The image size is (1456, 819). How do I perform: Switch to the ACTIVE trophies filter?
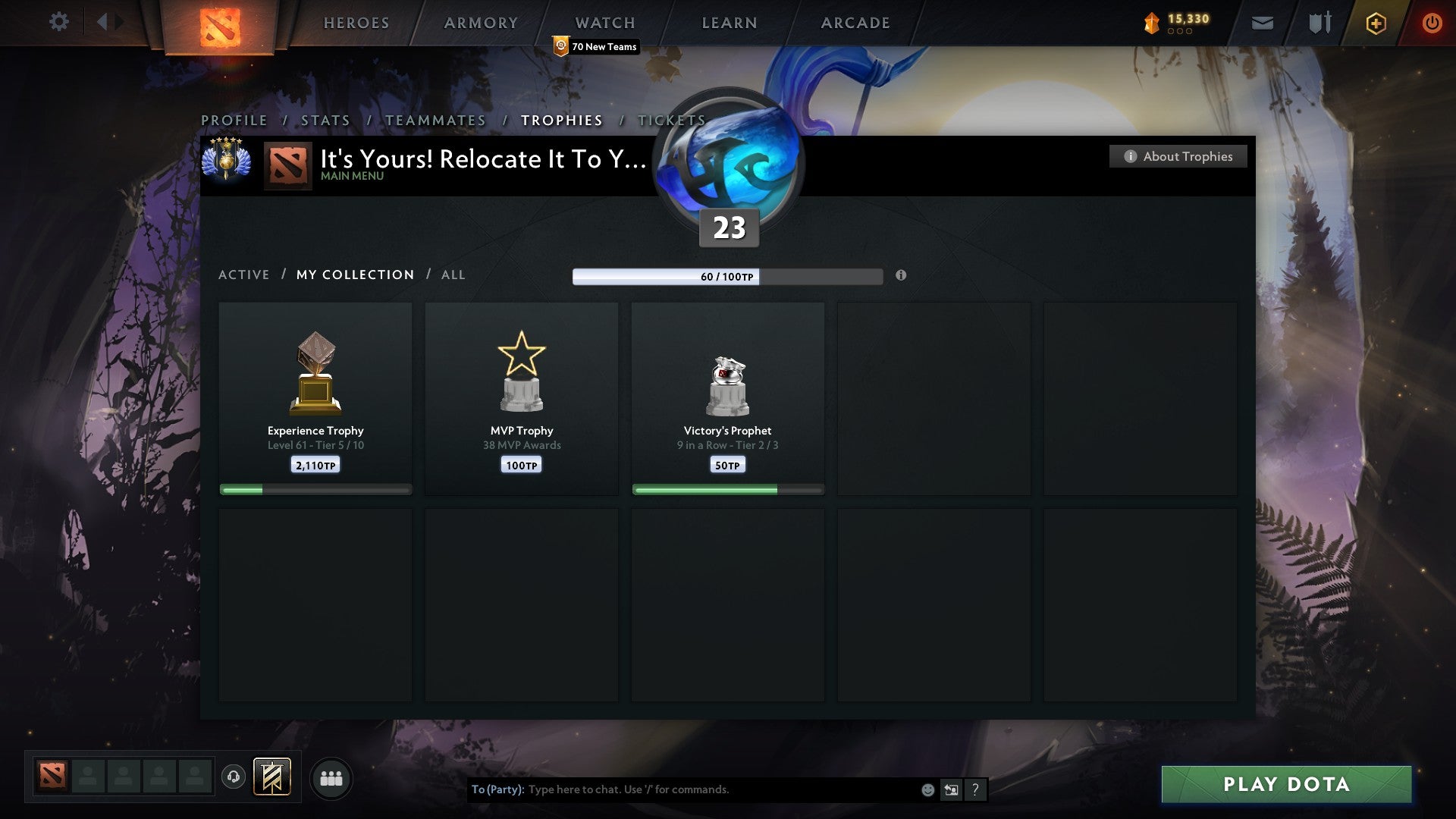pos(244,275)
